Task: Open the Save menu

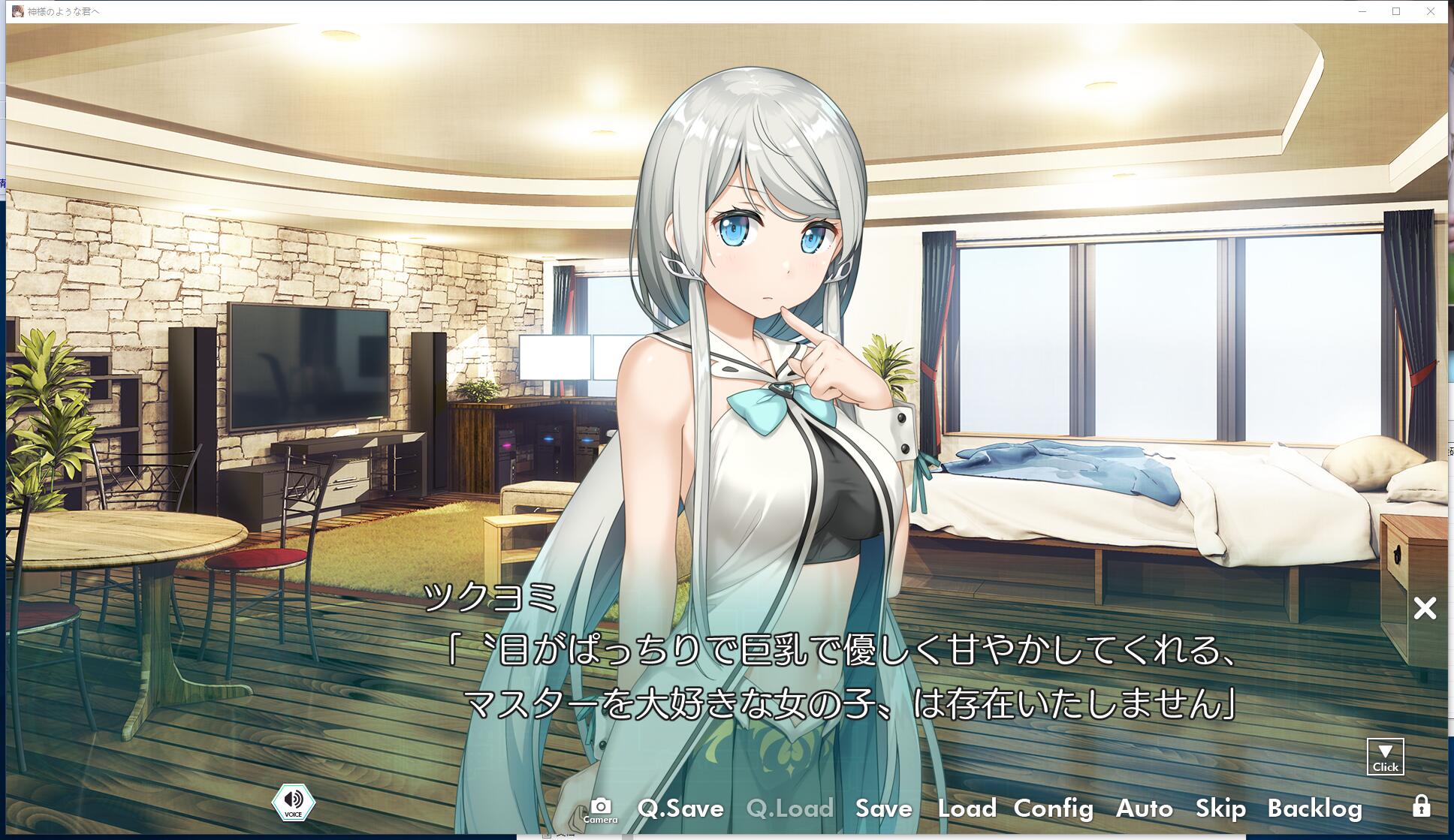Action: pyautogui.click(x=883, y=808)
